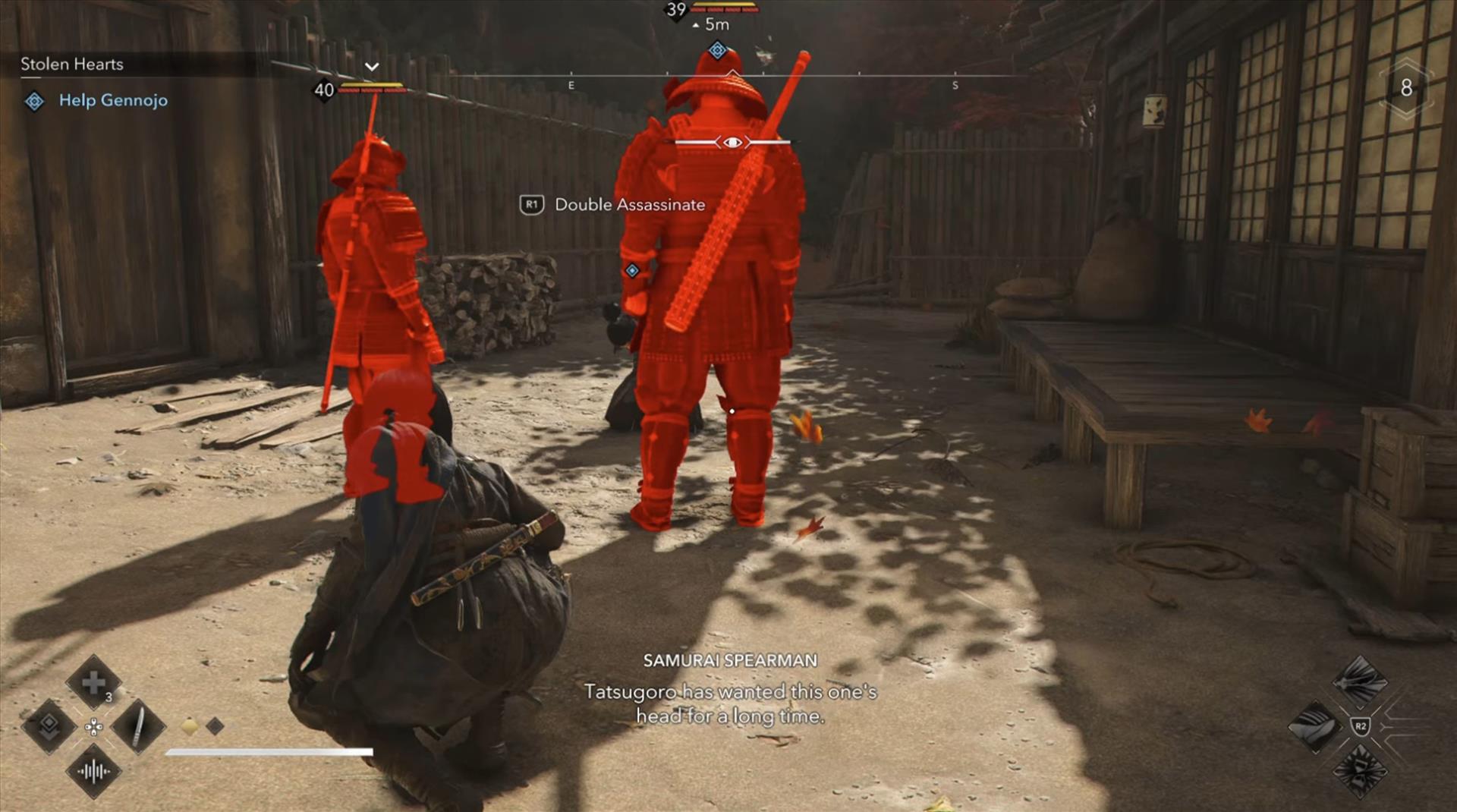Select the fan-shaped weapon icon

click(1360, 681)
